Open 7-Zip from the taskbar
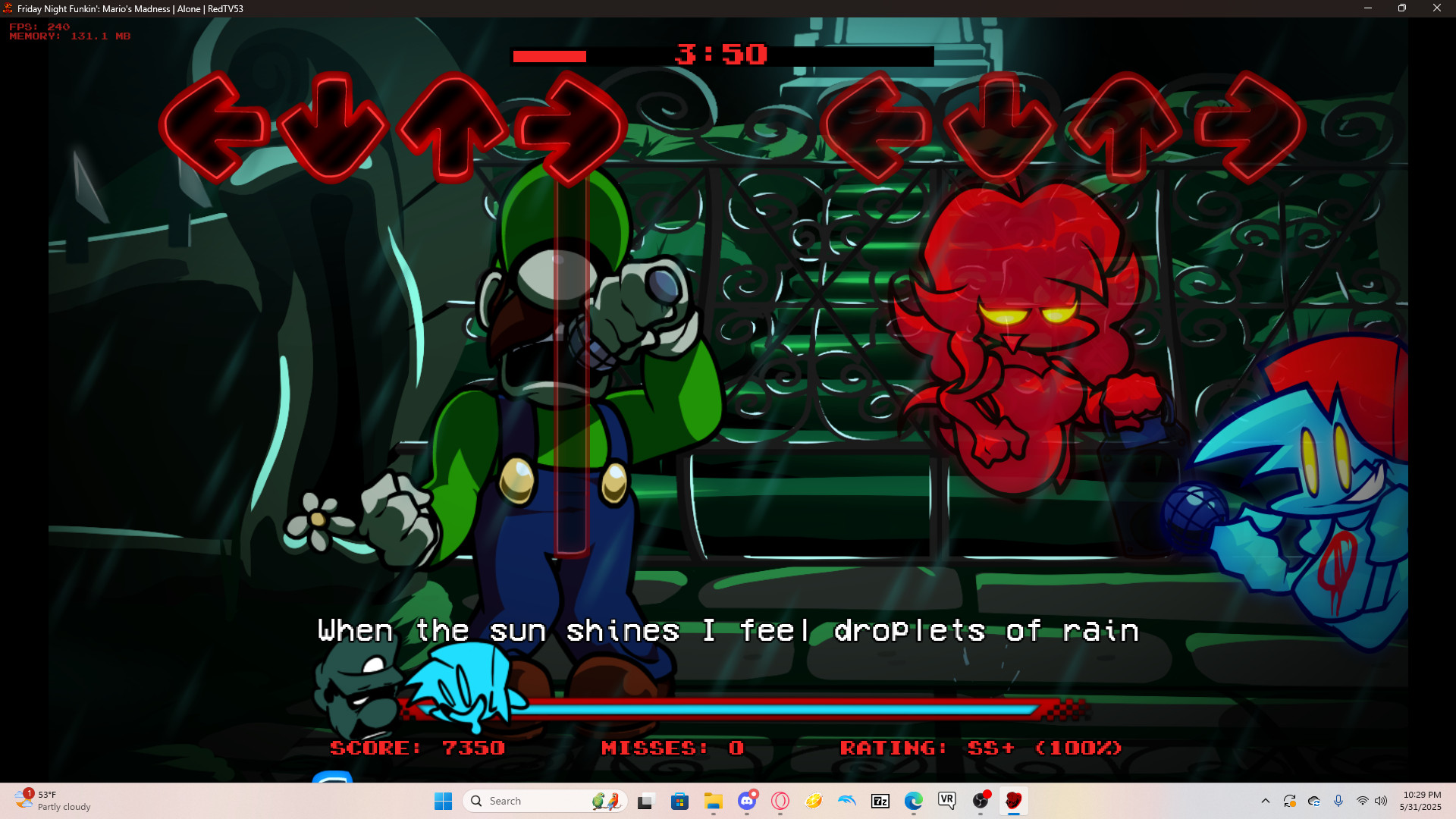 (x=880, y=801)
